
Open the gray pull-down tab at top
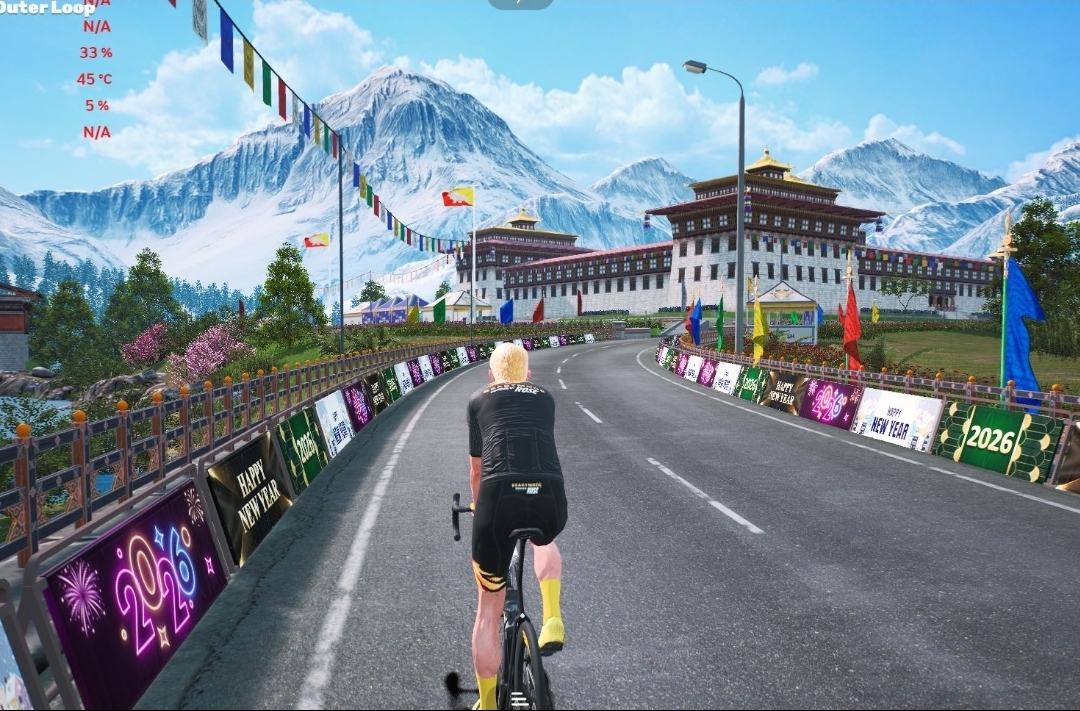click(x=520, y=4)
